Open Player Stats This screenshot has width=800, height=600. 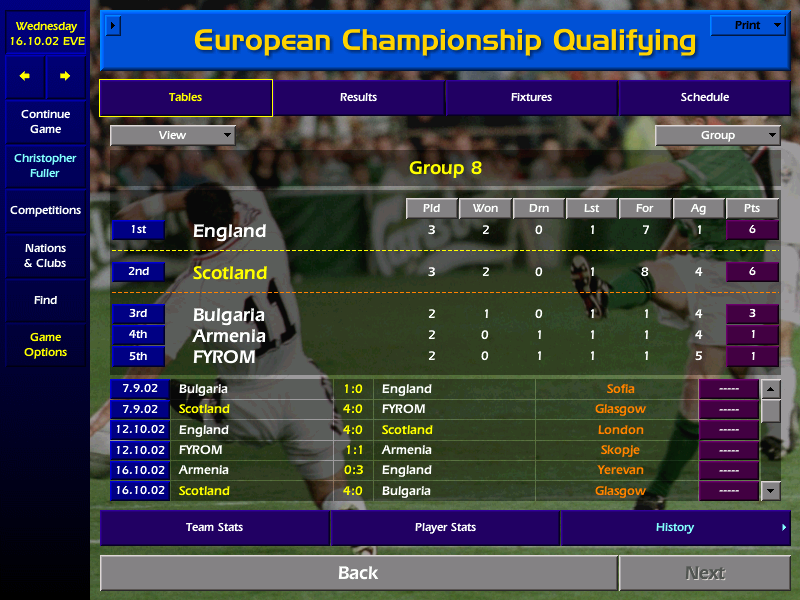point(445,527)
